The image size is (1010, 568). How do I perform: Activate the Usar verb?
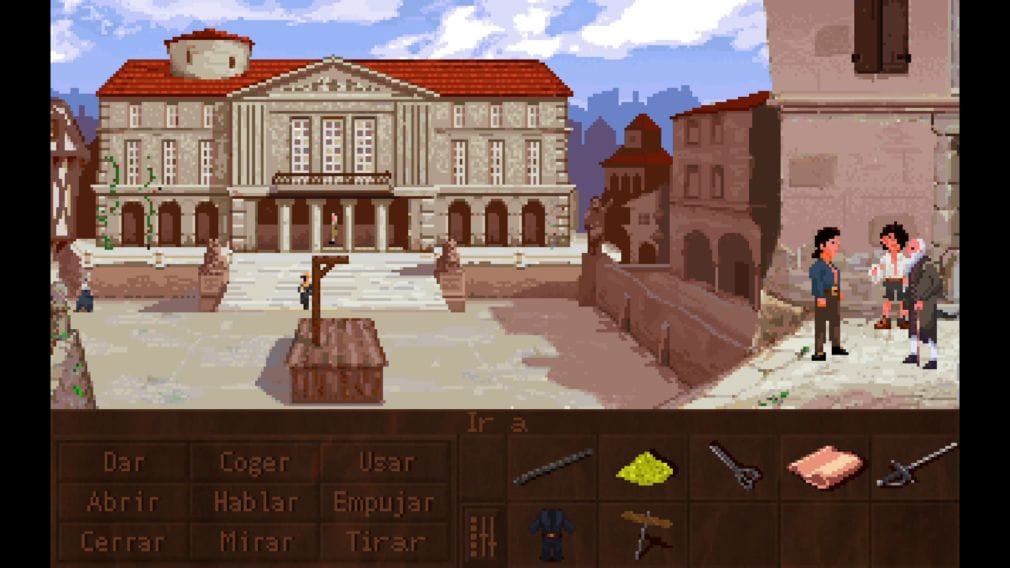[x=386, y=463]
